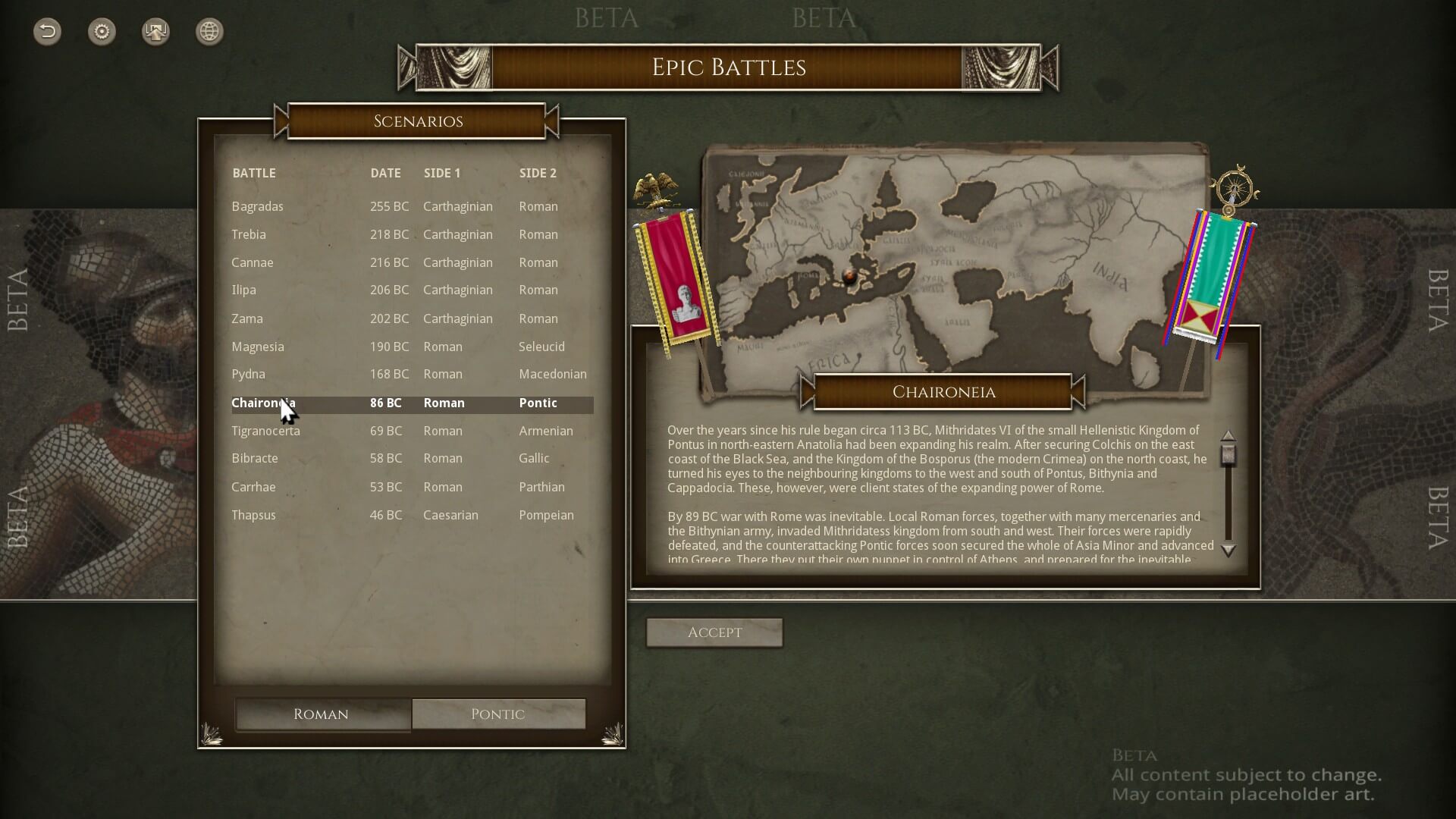This screenshot has width=1456, height=819.
Task: Choose the Carrhae scenario
Action: click(x=253, y=487)
